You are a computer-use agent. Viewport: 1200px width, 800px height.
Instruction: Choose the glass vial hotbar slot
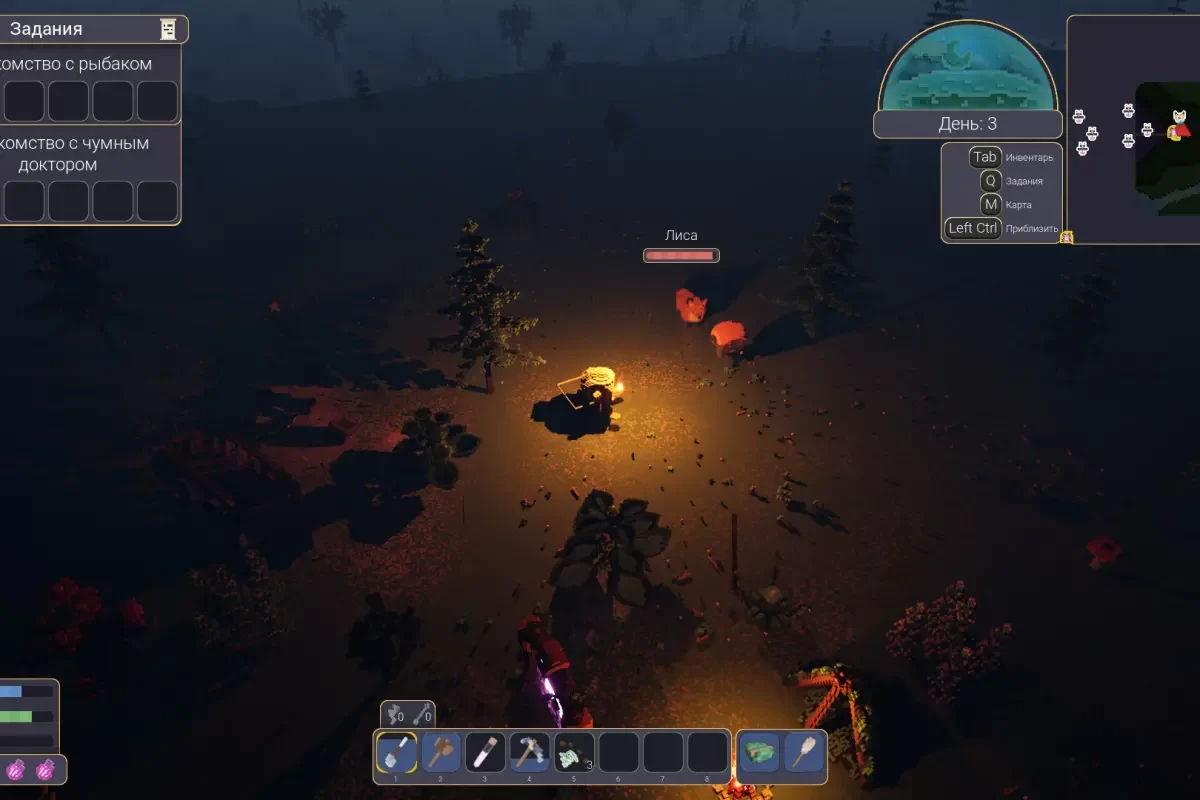click(485, 752)
